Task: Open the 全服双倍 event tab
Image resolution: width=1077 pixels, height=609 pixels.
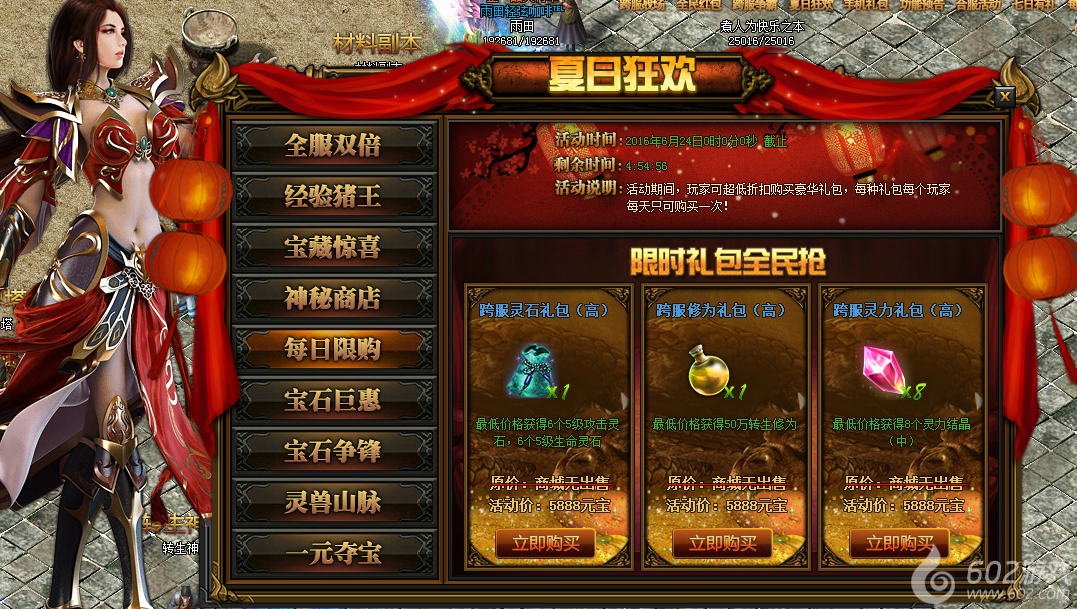Action: coord(333,145)
